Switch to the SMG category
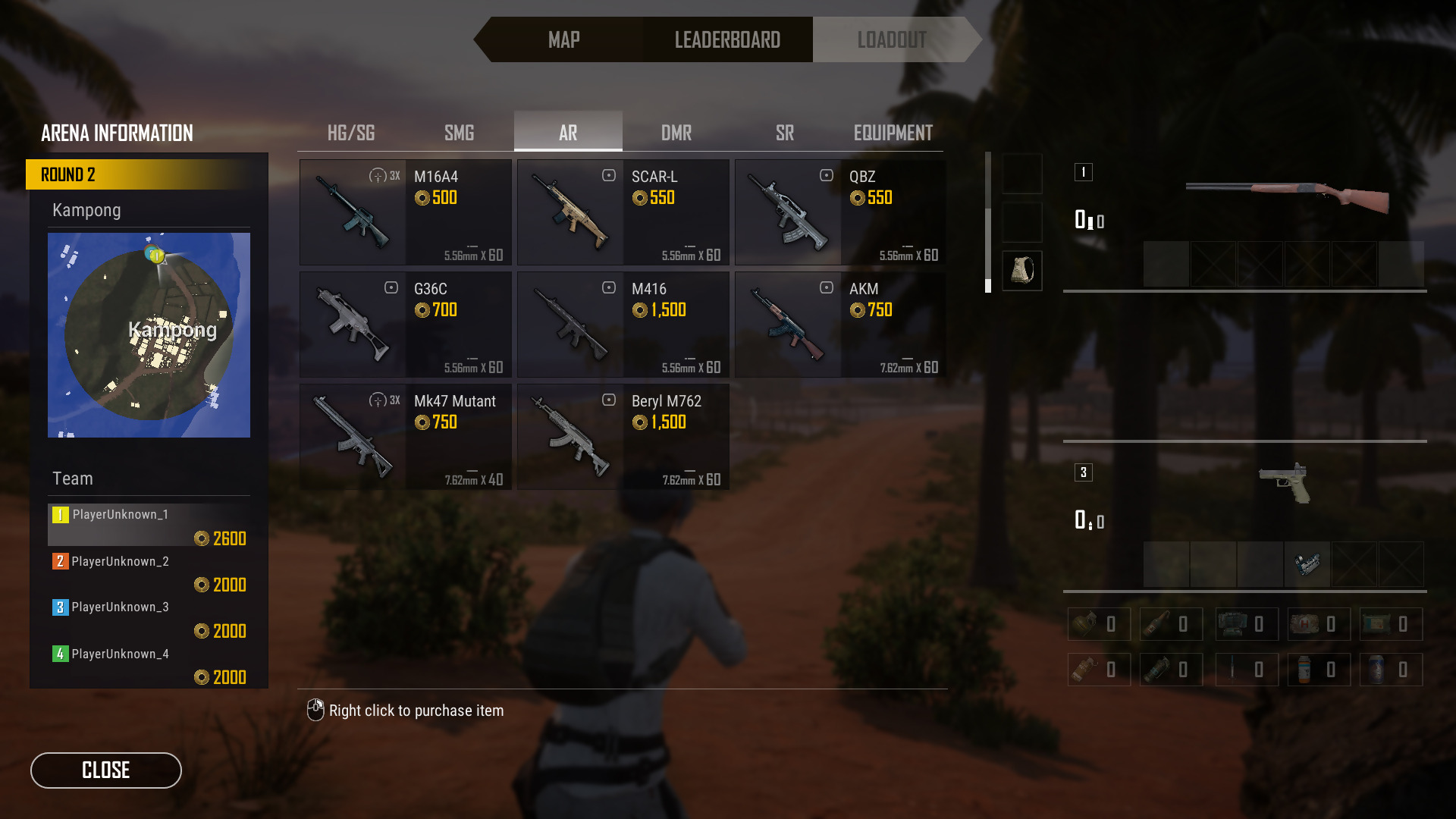The height and width of the screenshot is (819, 1456). (460, 133)
